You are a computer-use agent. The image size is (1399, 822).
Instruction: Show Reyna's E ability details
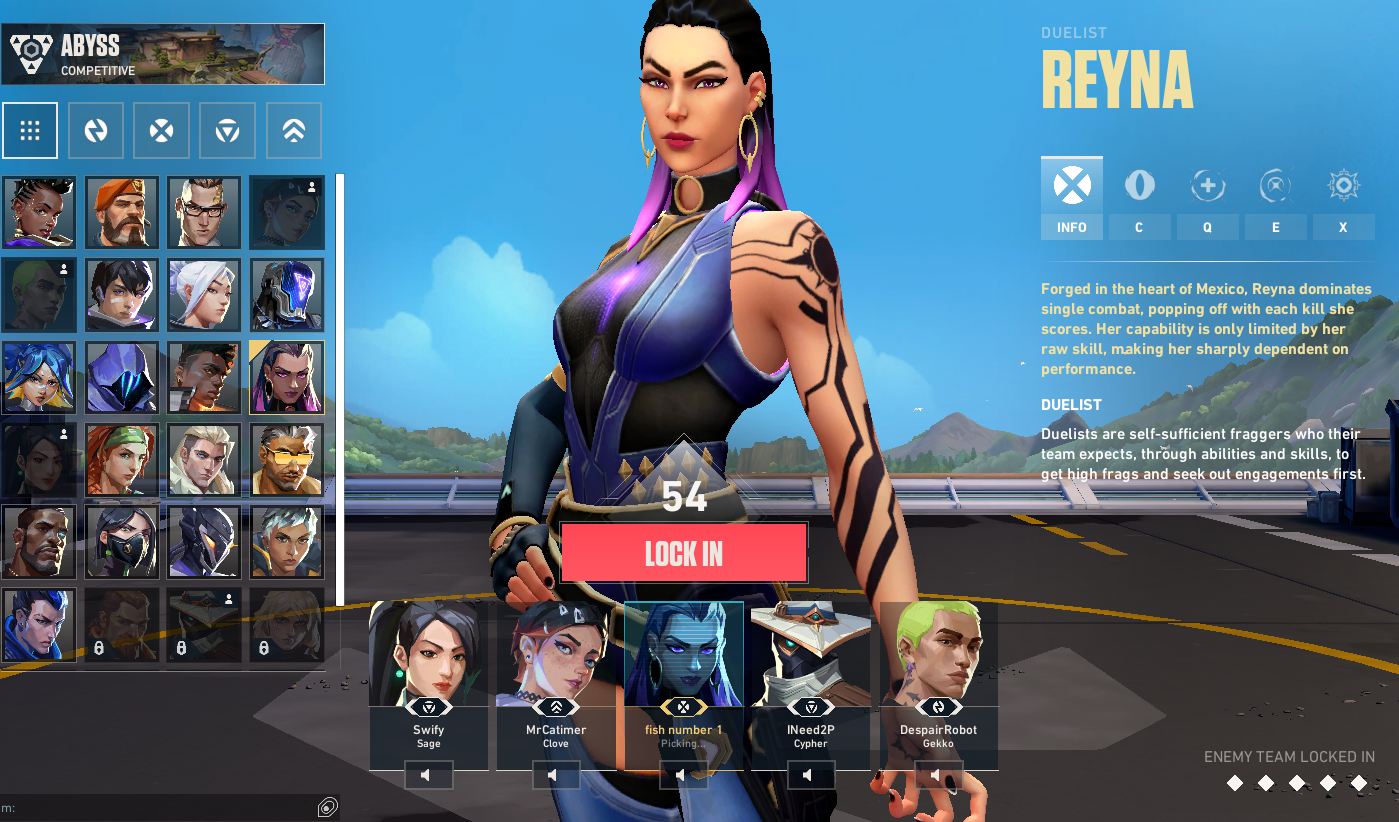point(1275,198)
